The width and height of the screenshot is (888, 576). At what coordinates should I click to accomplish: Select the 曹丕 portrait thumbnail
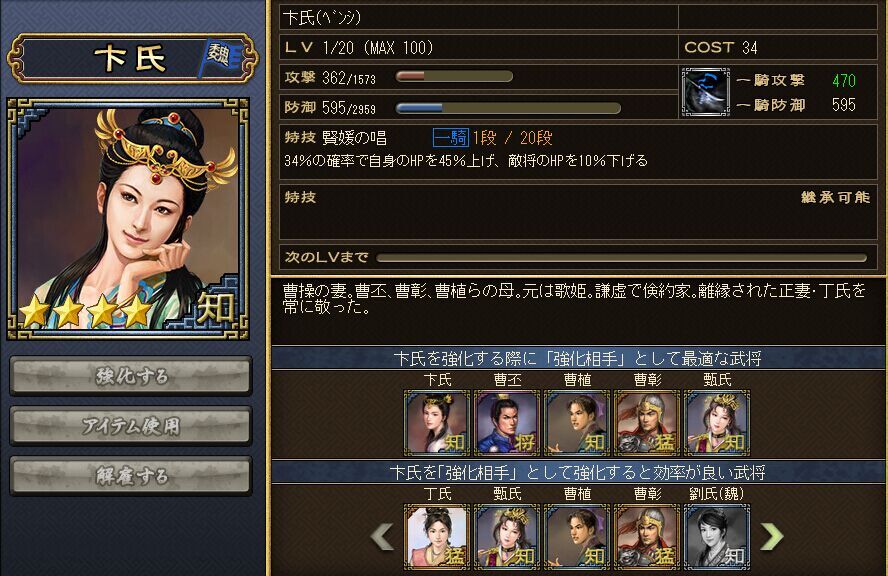507,422
